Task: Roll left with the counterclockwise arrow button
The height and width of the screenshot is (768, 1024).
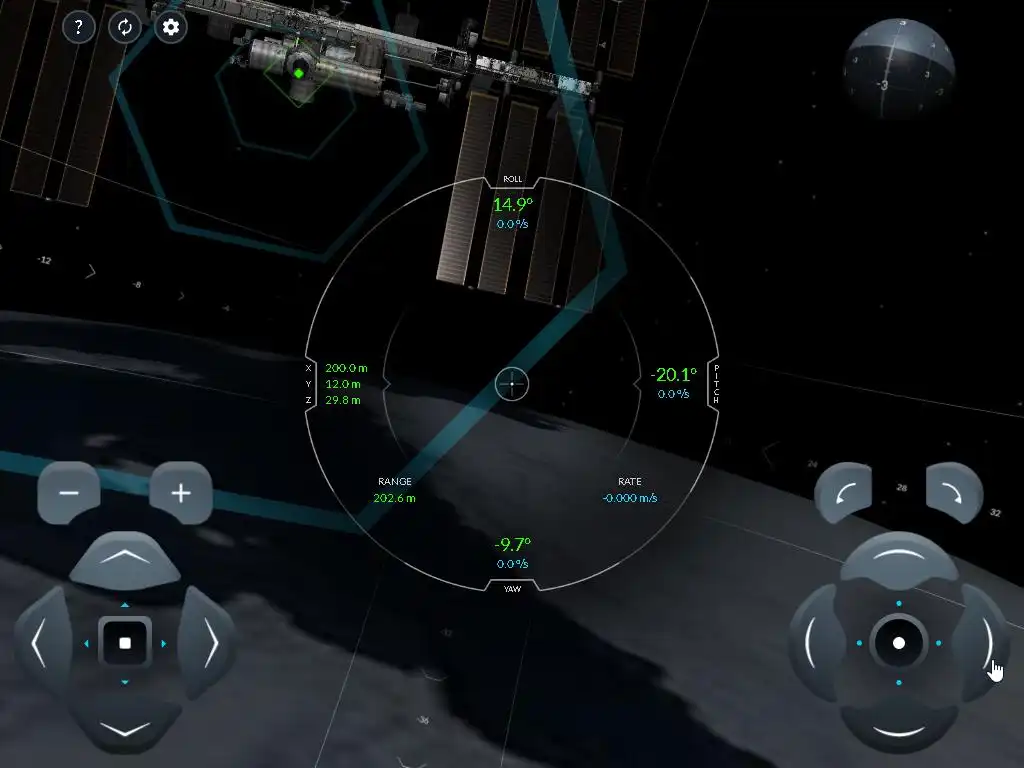Action: point(844,492)
